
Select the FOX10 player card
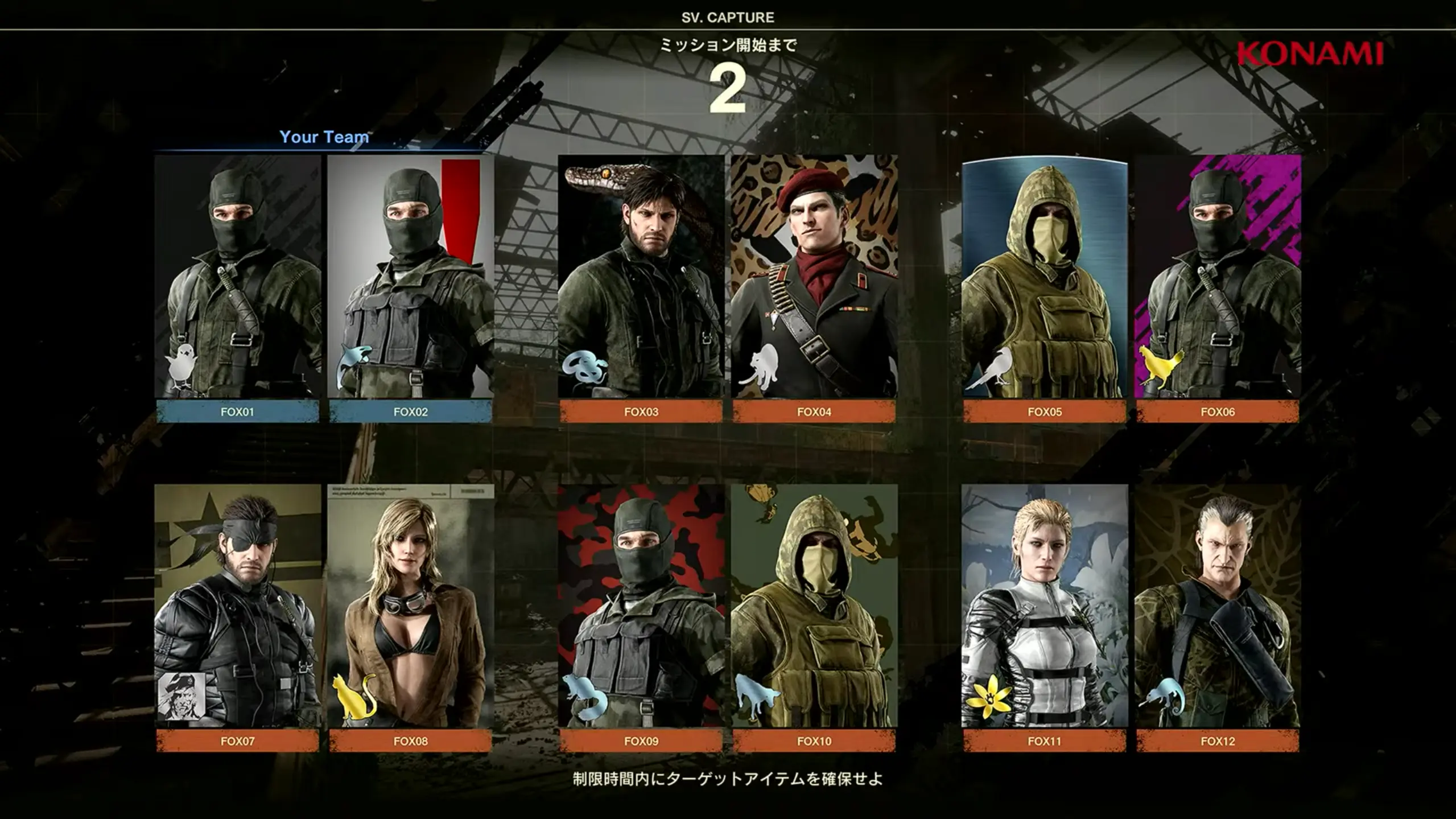tap(814, 606)
